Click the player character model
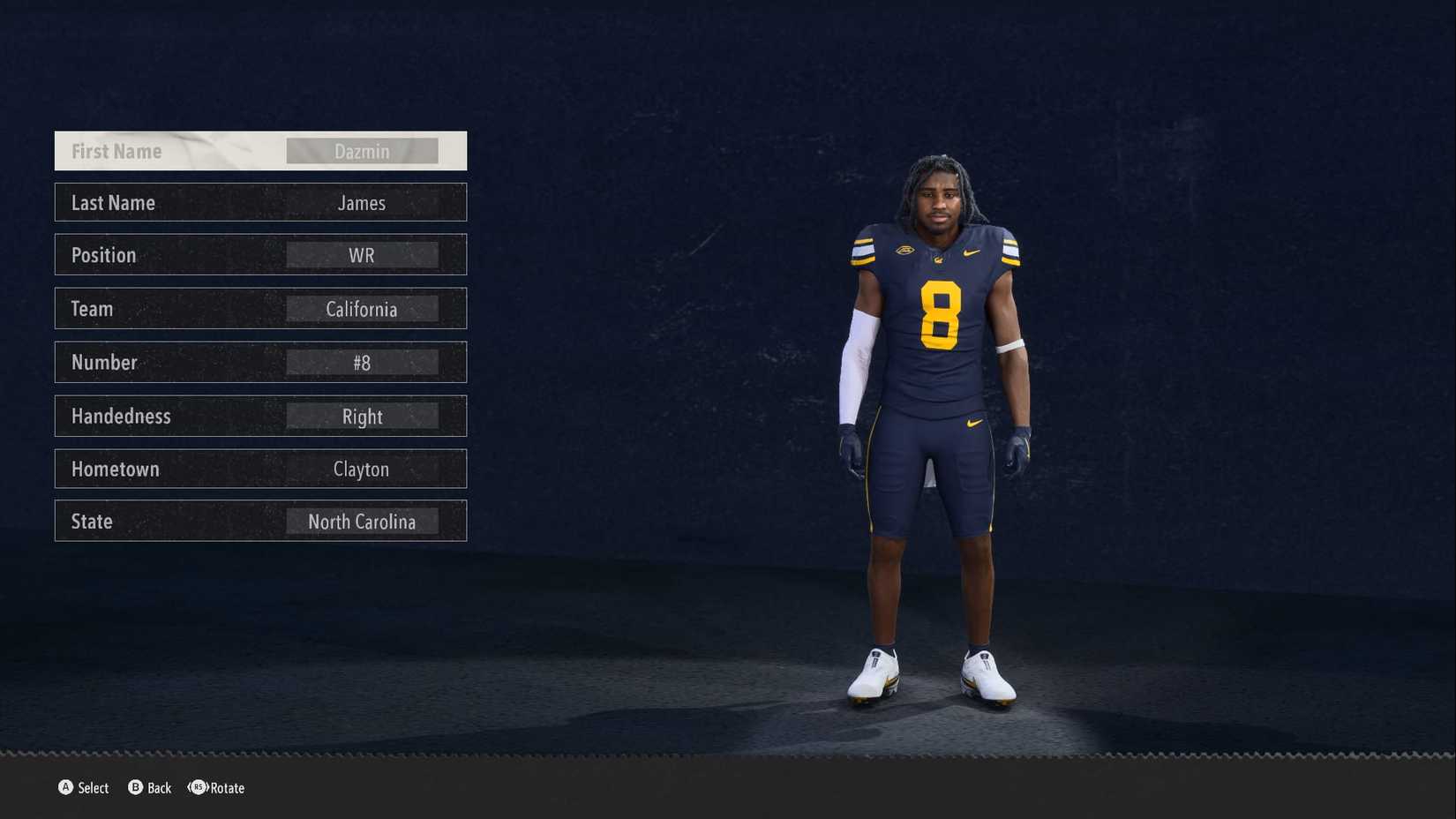Image resolution: width=1456 pixels, height=819 pixels. click(x=940, y=397)
